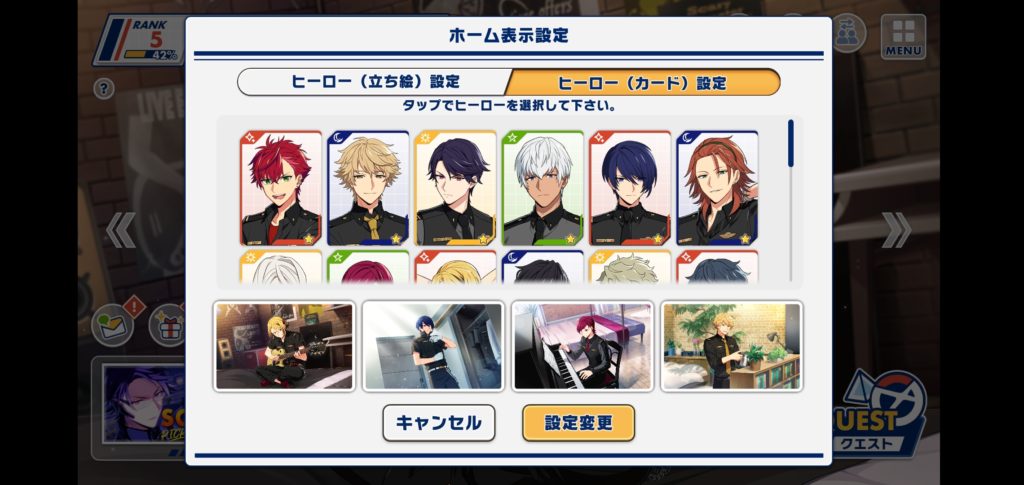Open the MENU button
Image resolution: width=1024 pixels, height=485 pixels.
tap(902, 36)
